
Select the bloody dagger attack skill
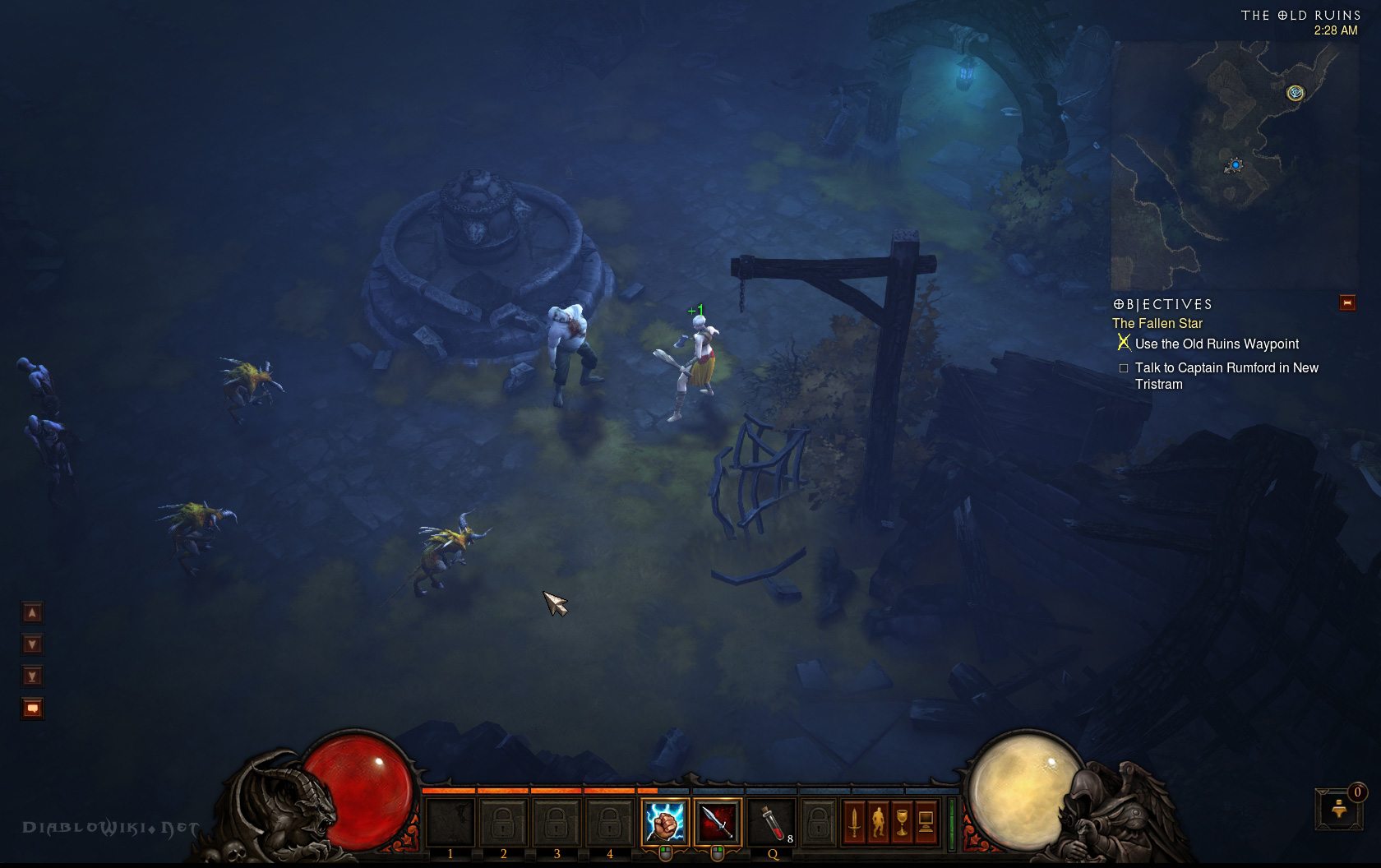pos(717,822)
